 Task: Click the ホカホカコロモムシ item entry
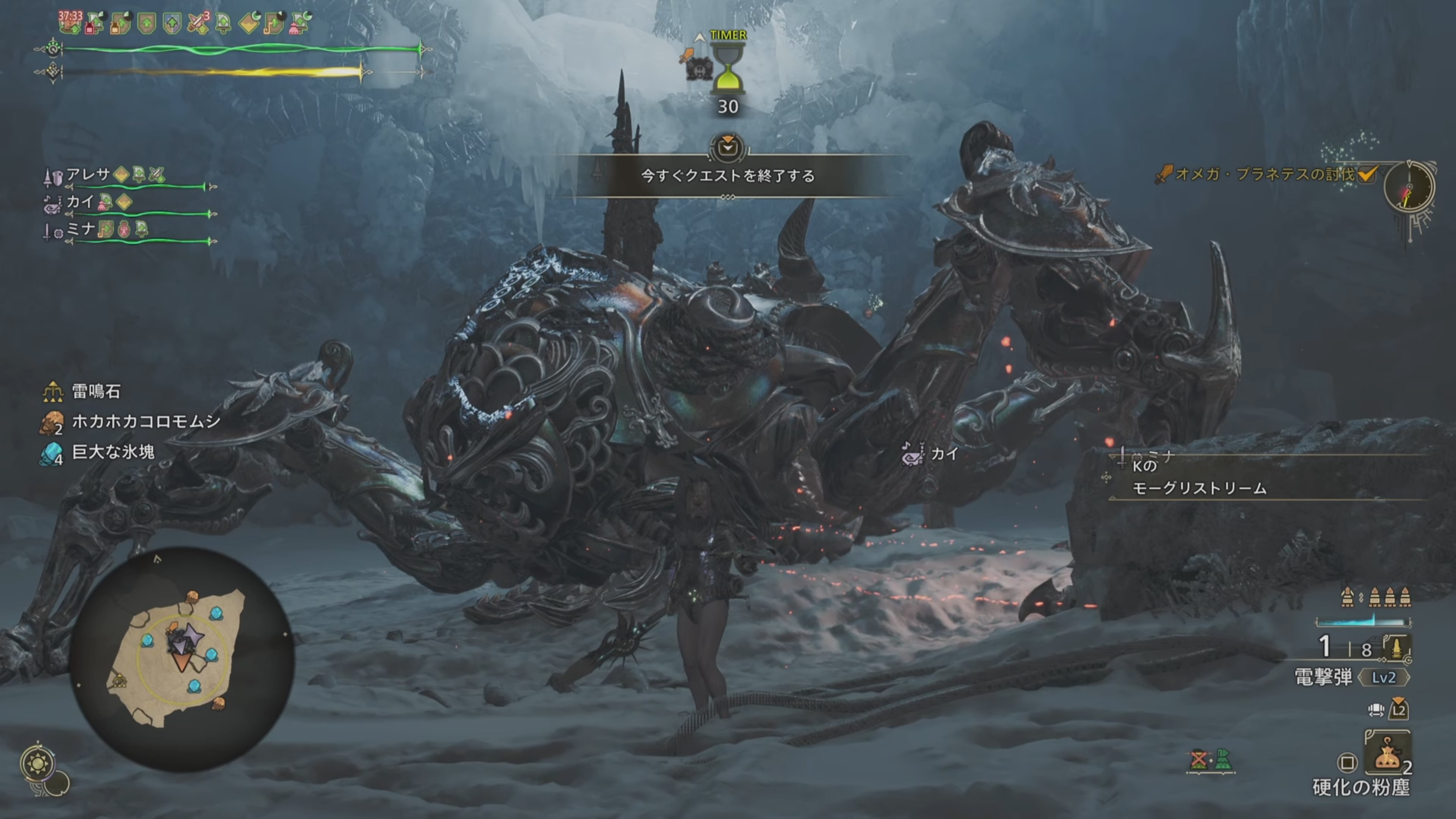(145, 422)
